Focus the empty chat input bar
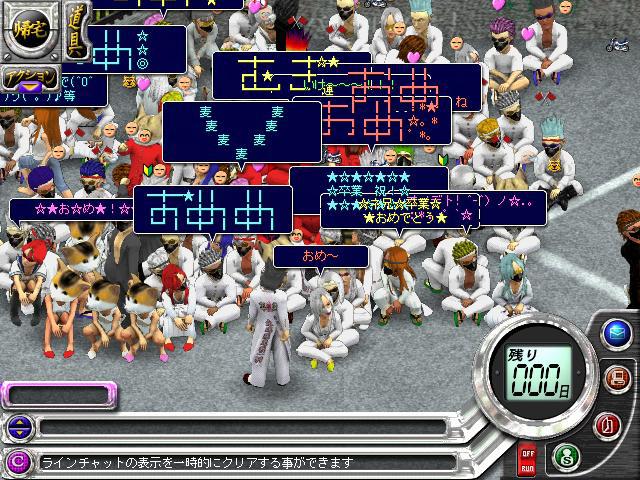640x480 pixels. pos(240,428)
